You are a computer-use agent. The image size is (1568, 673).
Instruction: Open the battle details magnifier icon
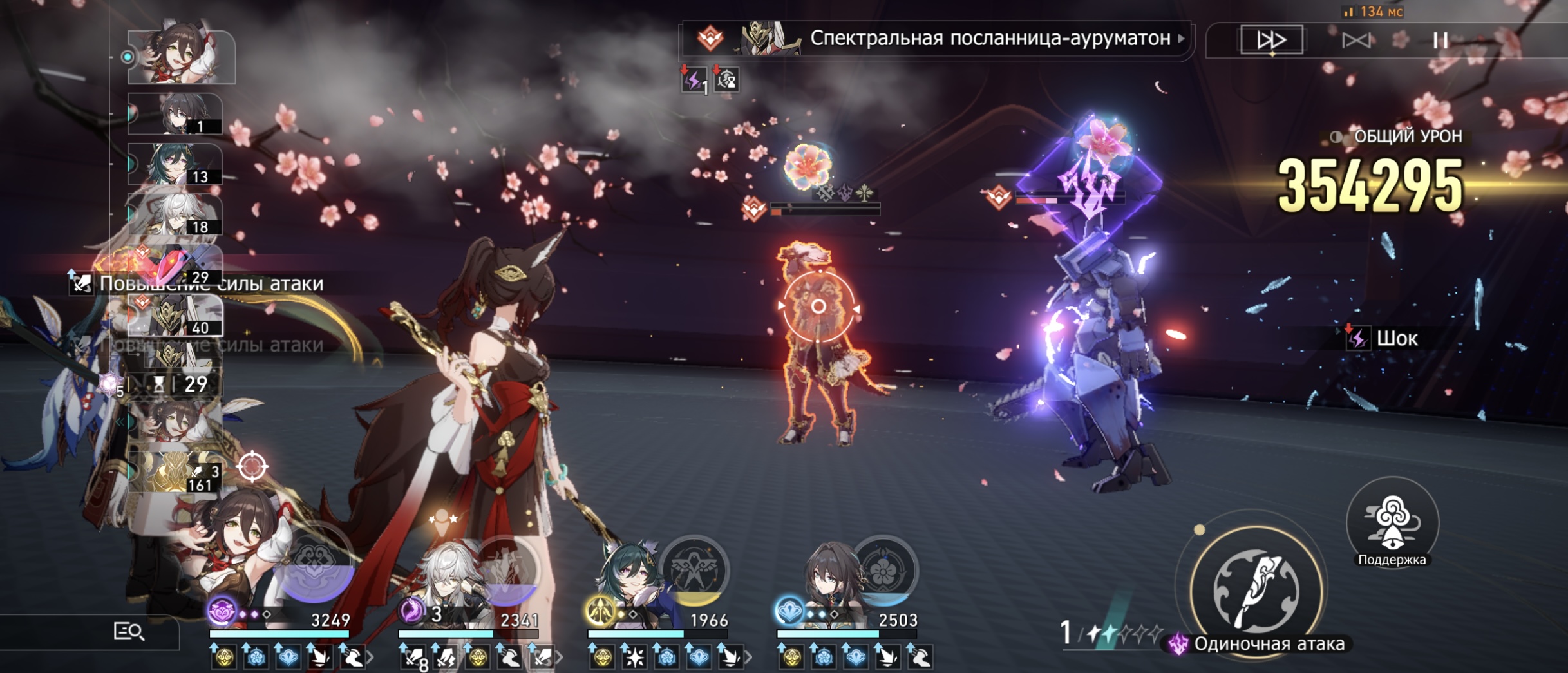click(x=128, y=632)
